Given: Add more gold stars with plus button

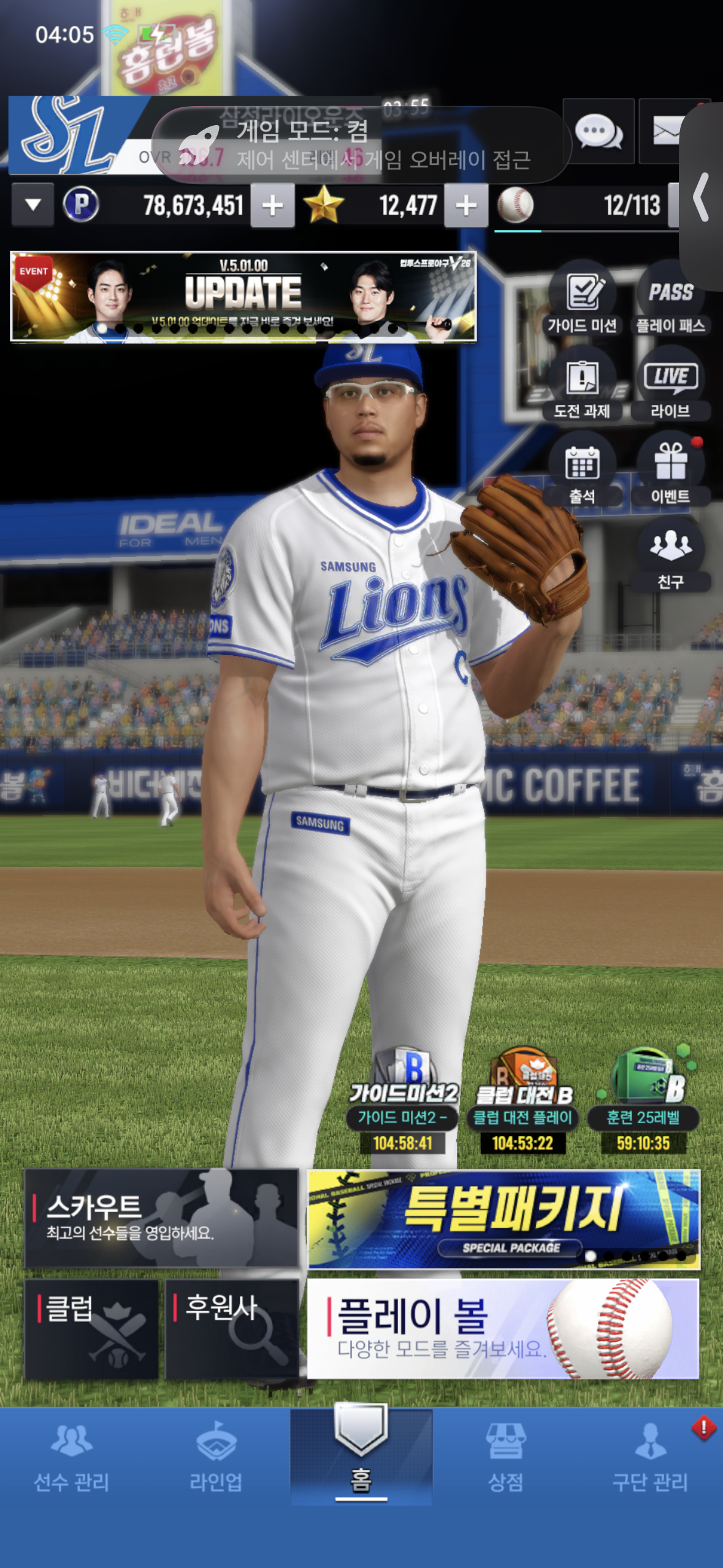Looking at the screenshot, I should [x=466, y=206].
